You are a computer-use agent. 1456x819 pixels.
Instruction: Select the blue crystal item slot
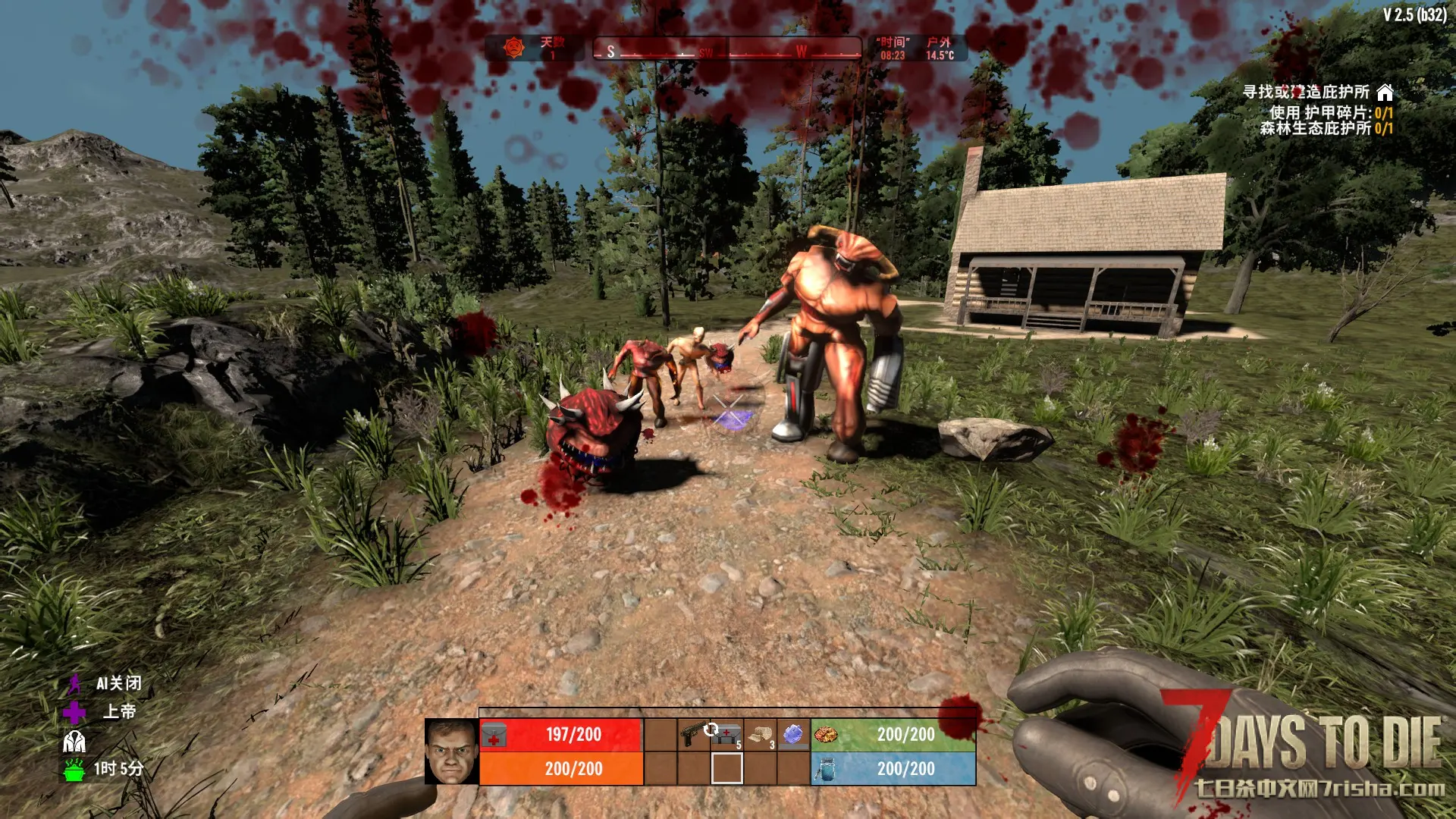coord(793,734)
